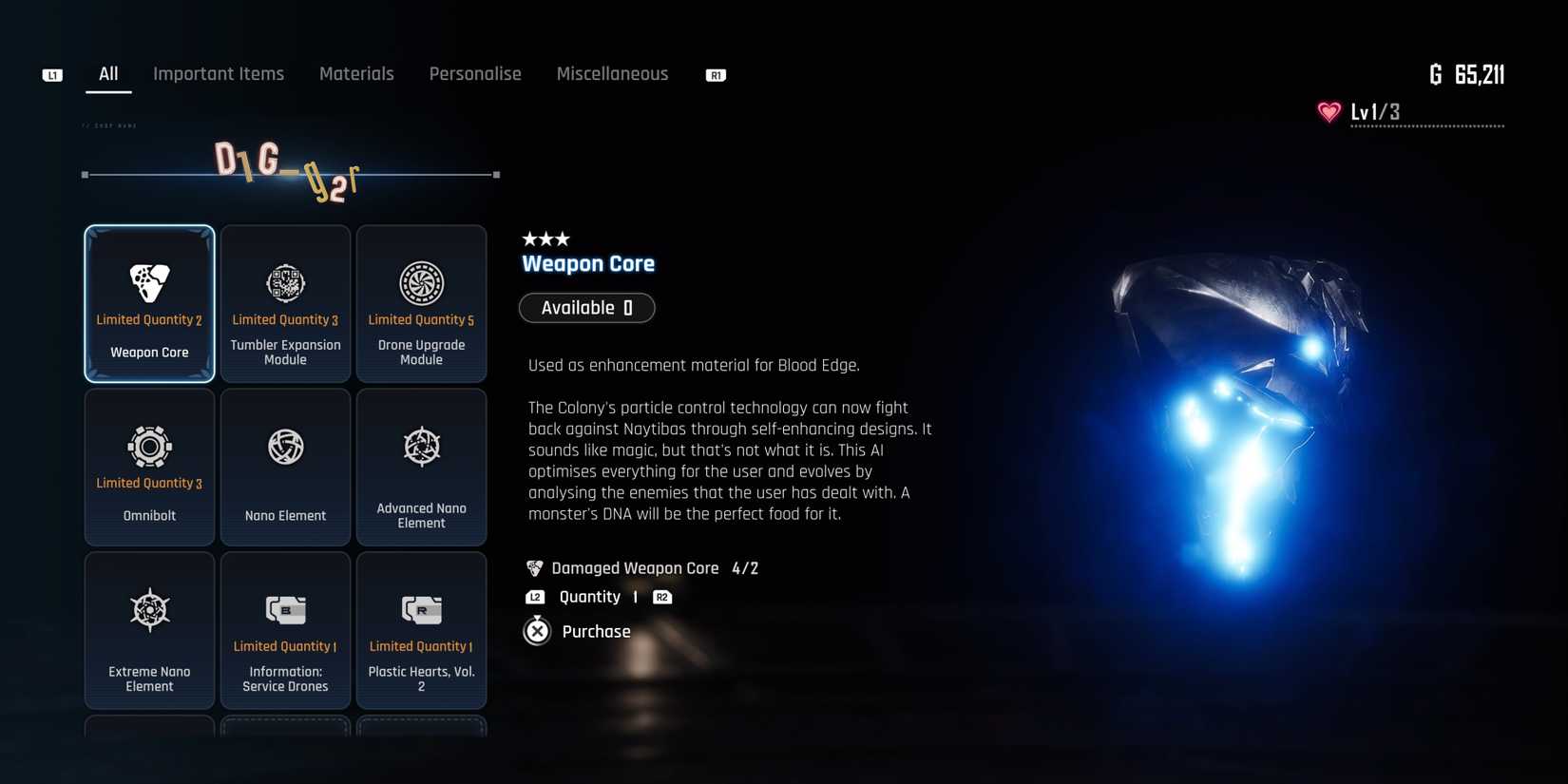Select the Weapon Core item icon
This screenshot has height=784, width=1568.
coord(149,282)
